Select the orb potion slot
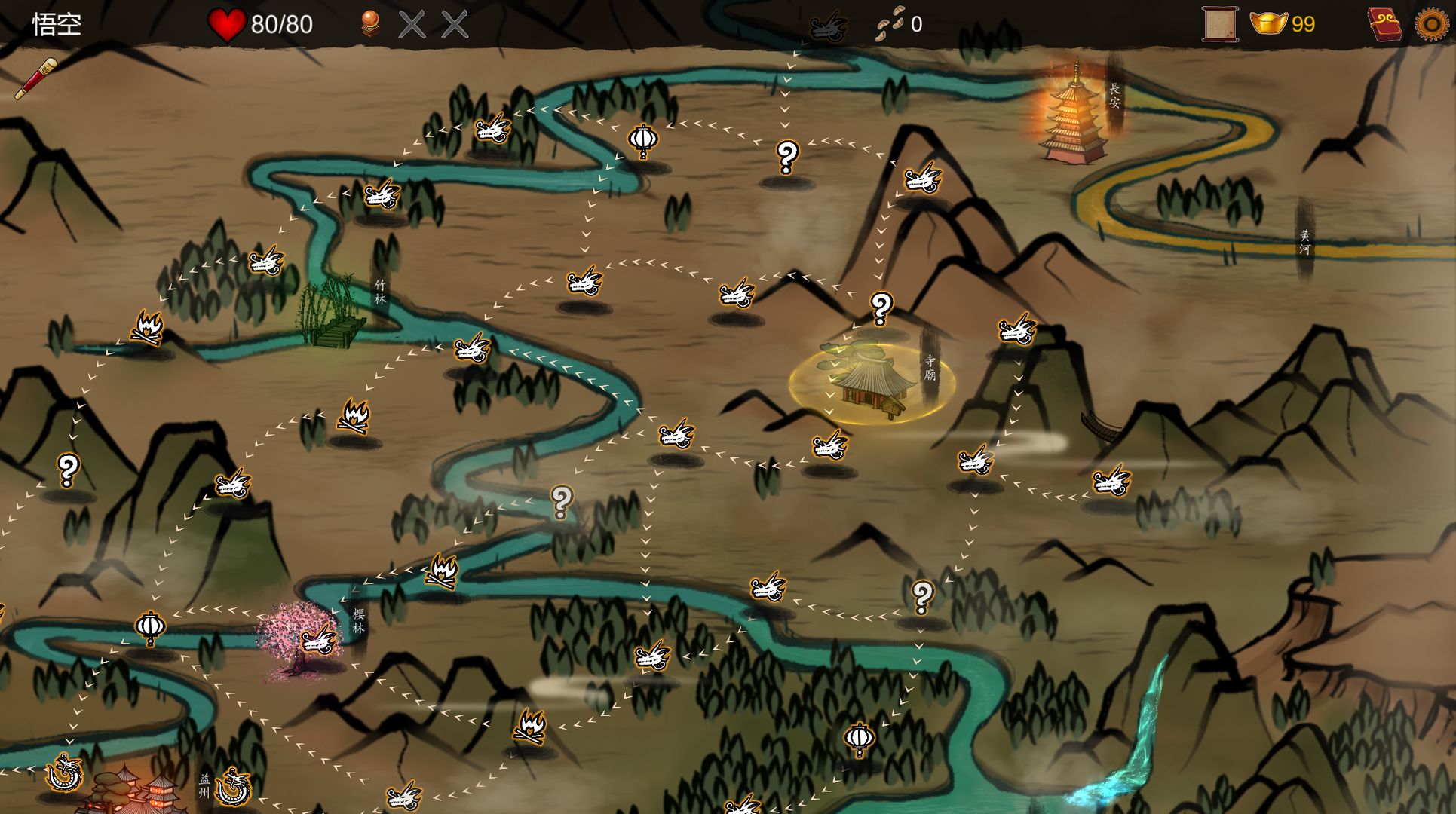The image size is (1456, 814). [369, 24]
